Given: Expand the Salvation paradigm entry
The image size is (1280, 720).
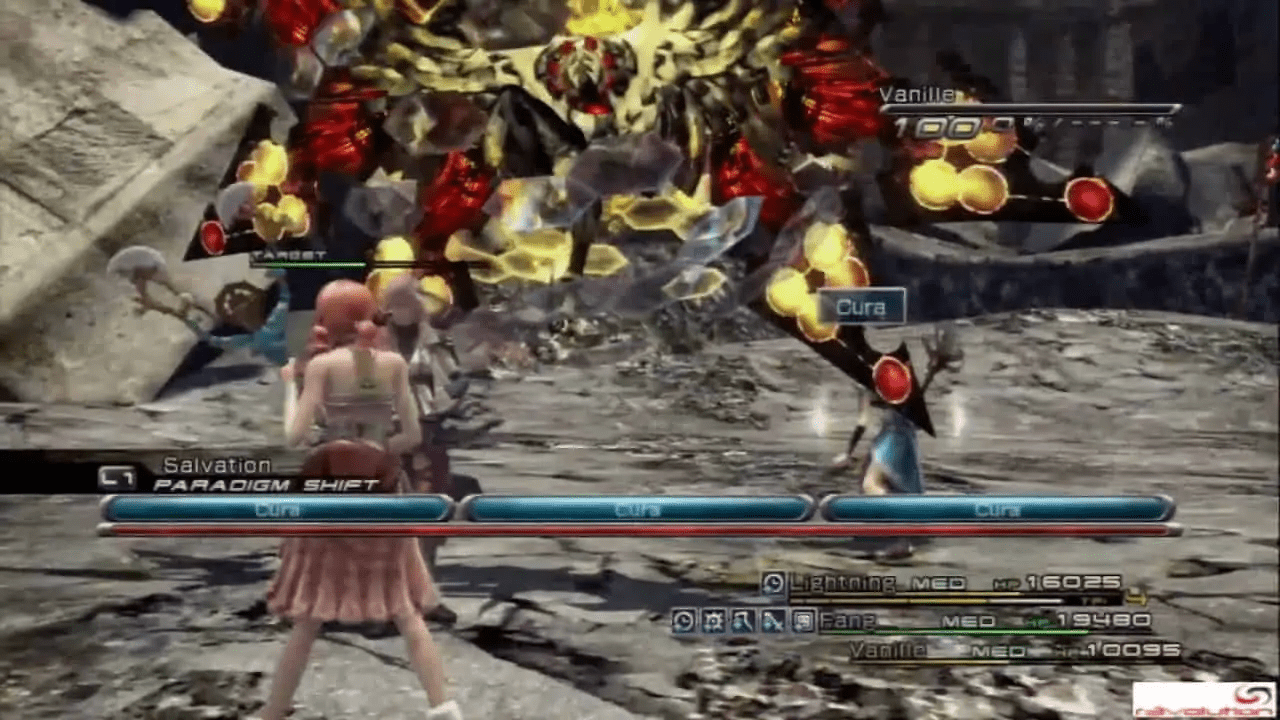Looking at the screenshot, I should 215,463.
